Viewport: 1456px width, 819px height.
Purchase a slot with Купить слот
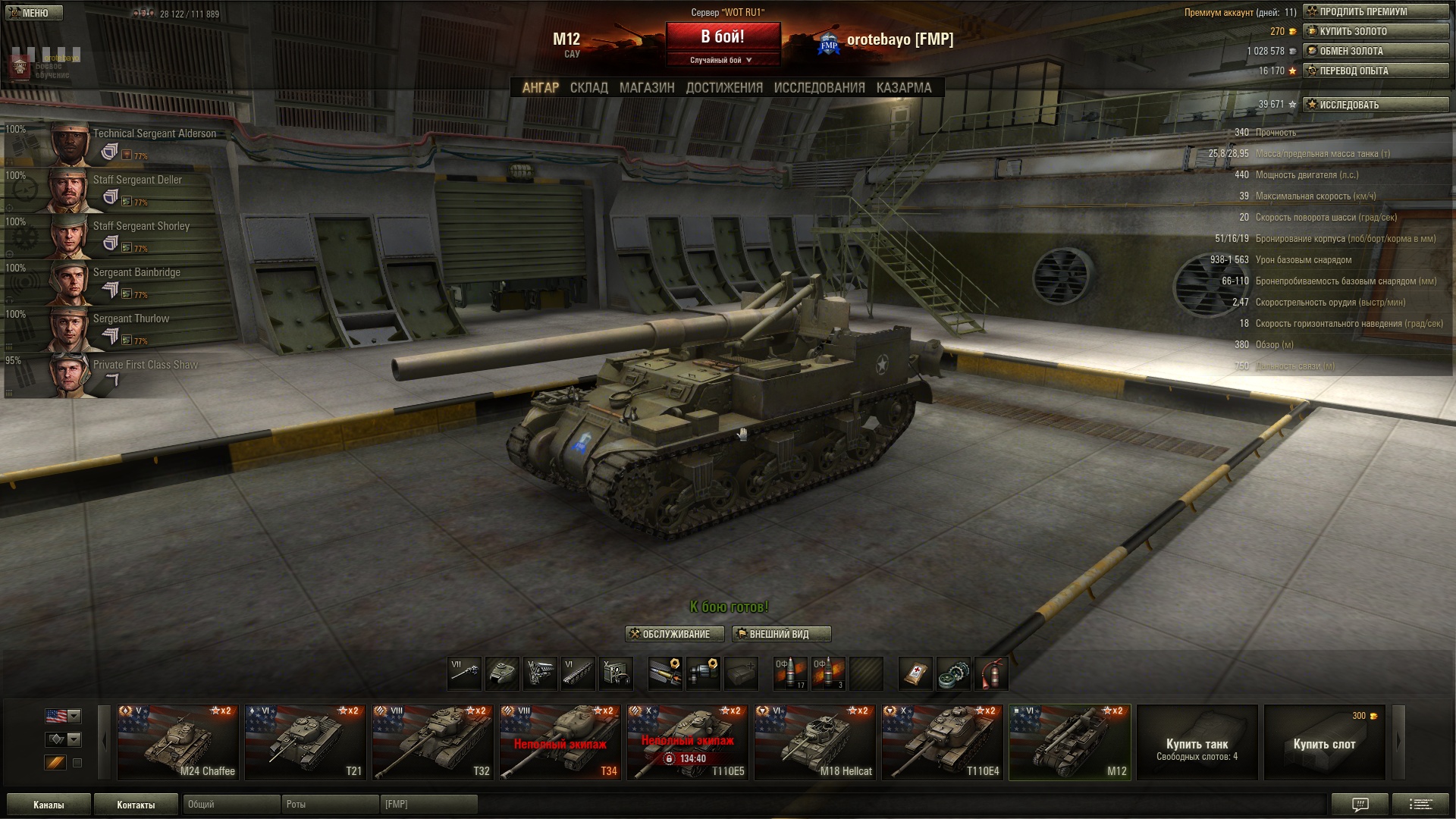(x=1324, y=742)
